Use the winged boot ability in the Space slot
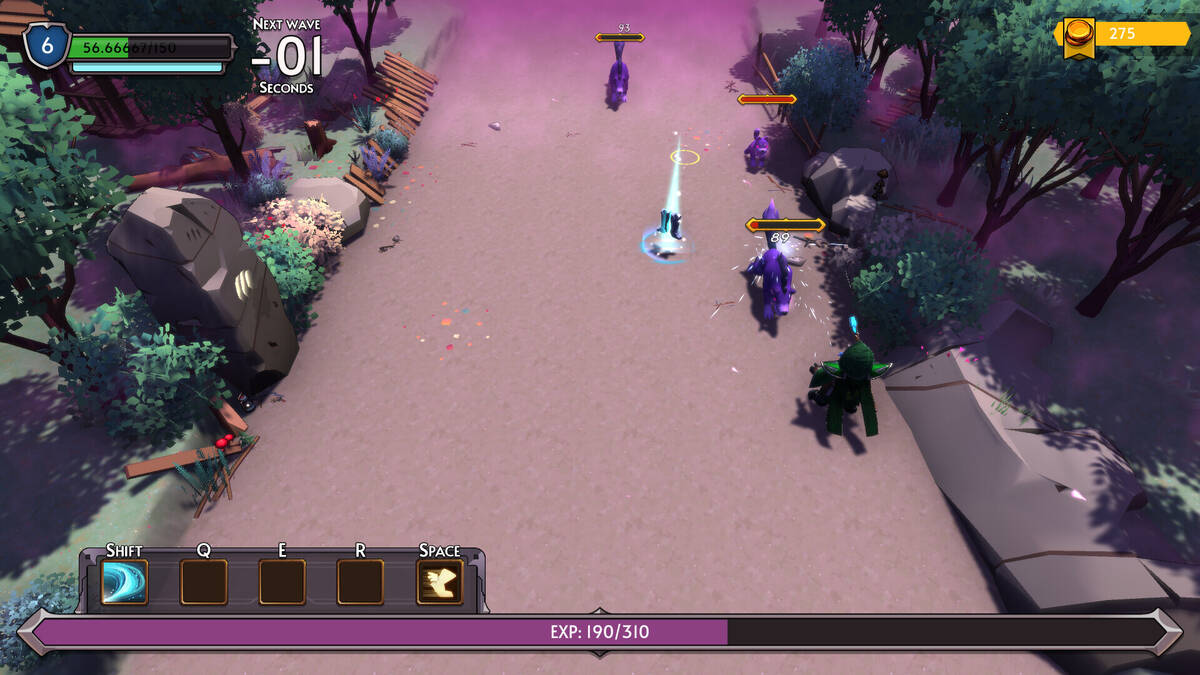 point(440,582)
